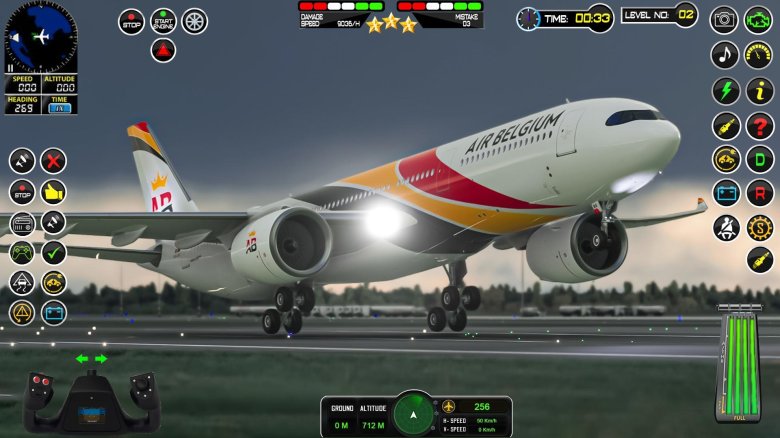Screen dimensions: 780x438
Task: Open the circular radar minimap
Action: pos(40,37)
